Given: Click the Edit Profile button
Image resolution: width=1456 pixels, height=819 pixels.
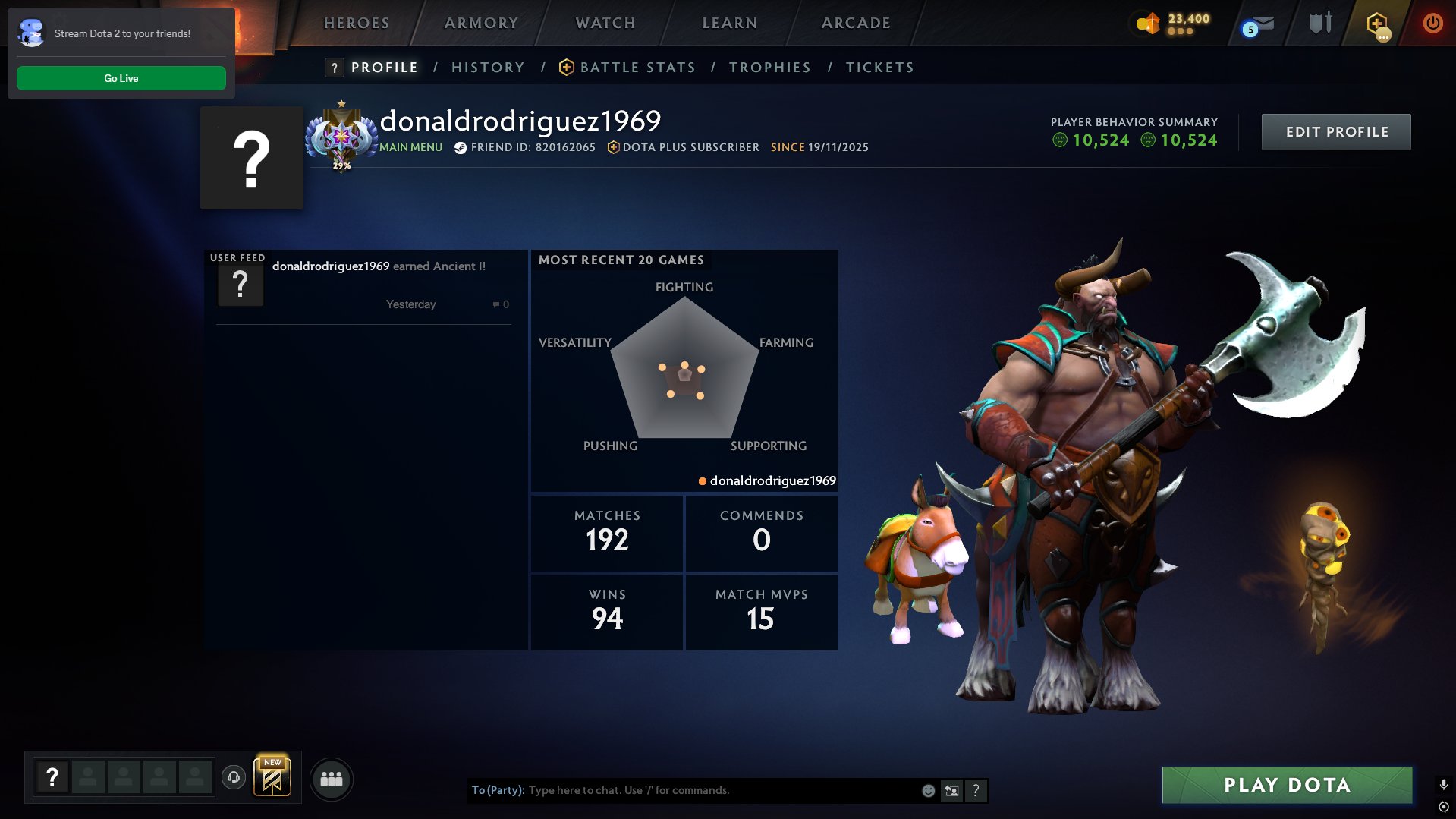Looking at the screenshot, I should [1336, 132].
